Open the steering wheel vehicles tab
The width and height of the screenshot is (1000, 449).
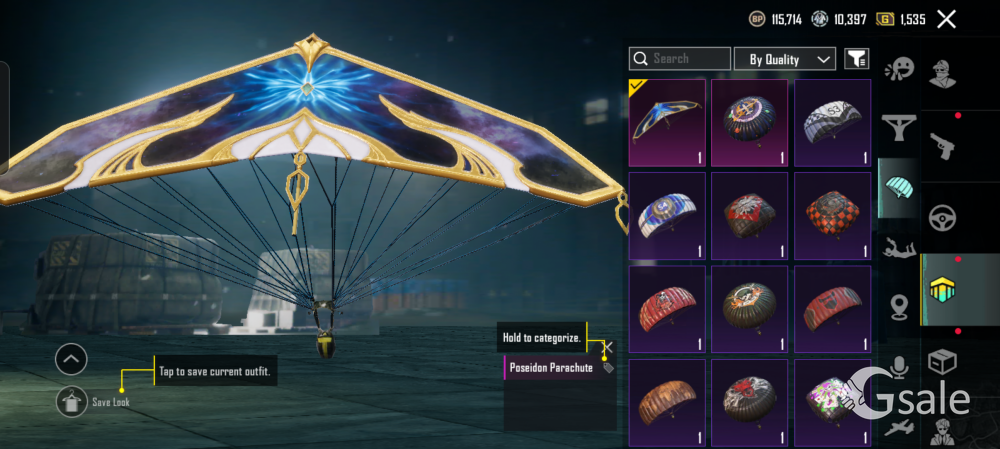point(941,218)
